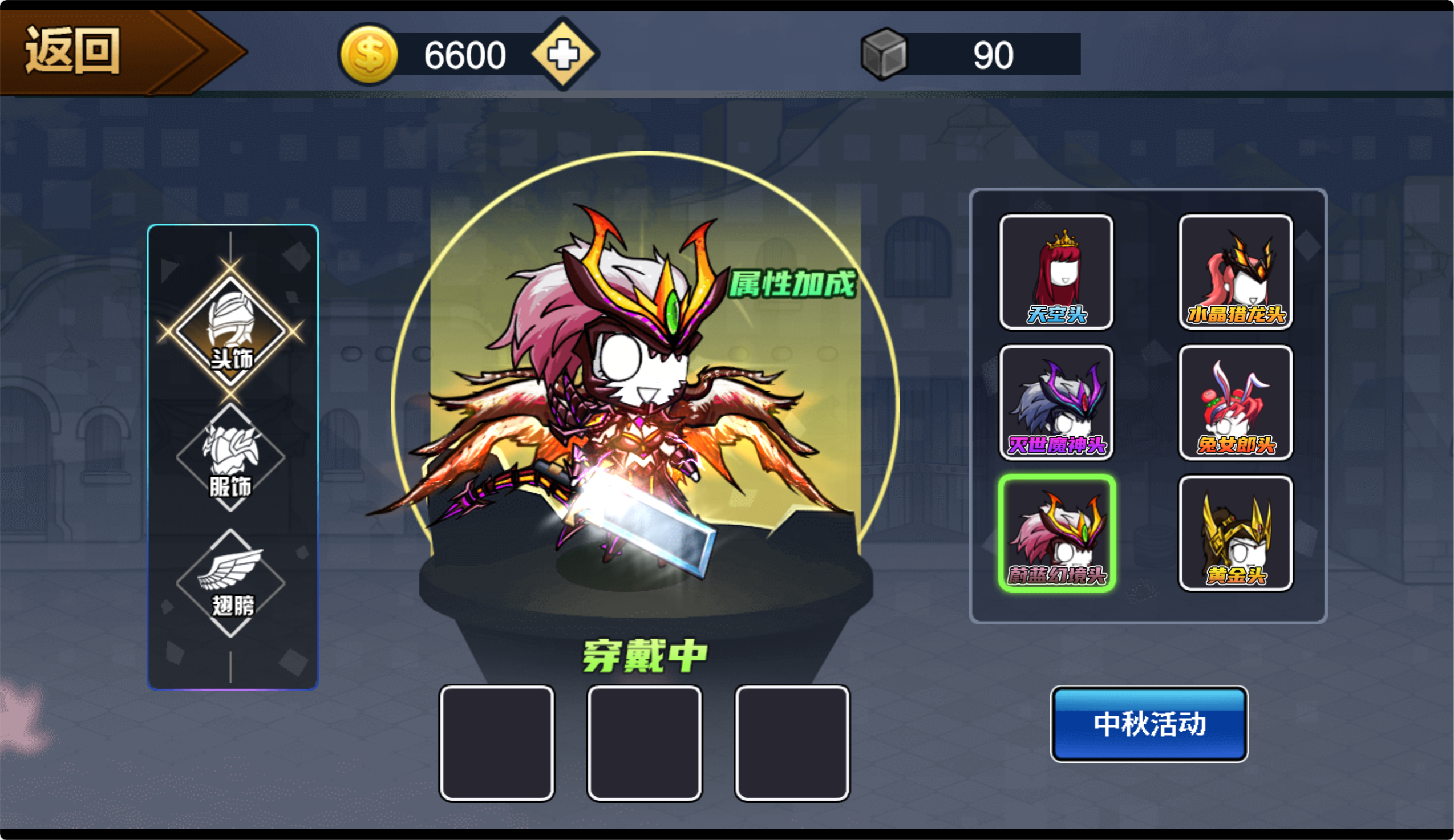Choose the 黄金头 golden headpiece
This screenshot has height=840, width=1454.
tap(1236, 534)
